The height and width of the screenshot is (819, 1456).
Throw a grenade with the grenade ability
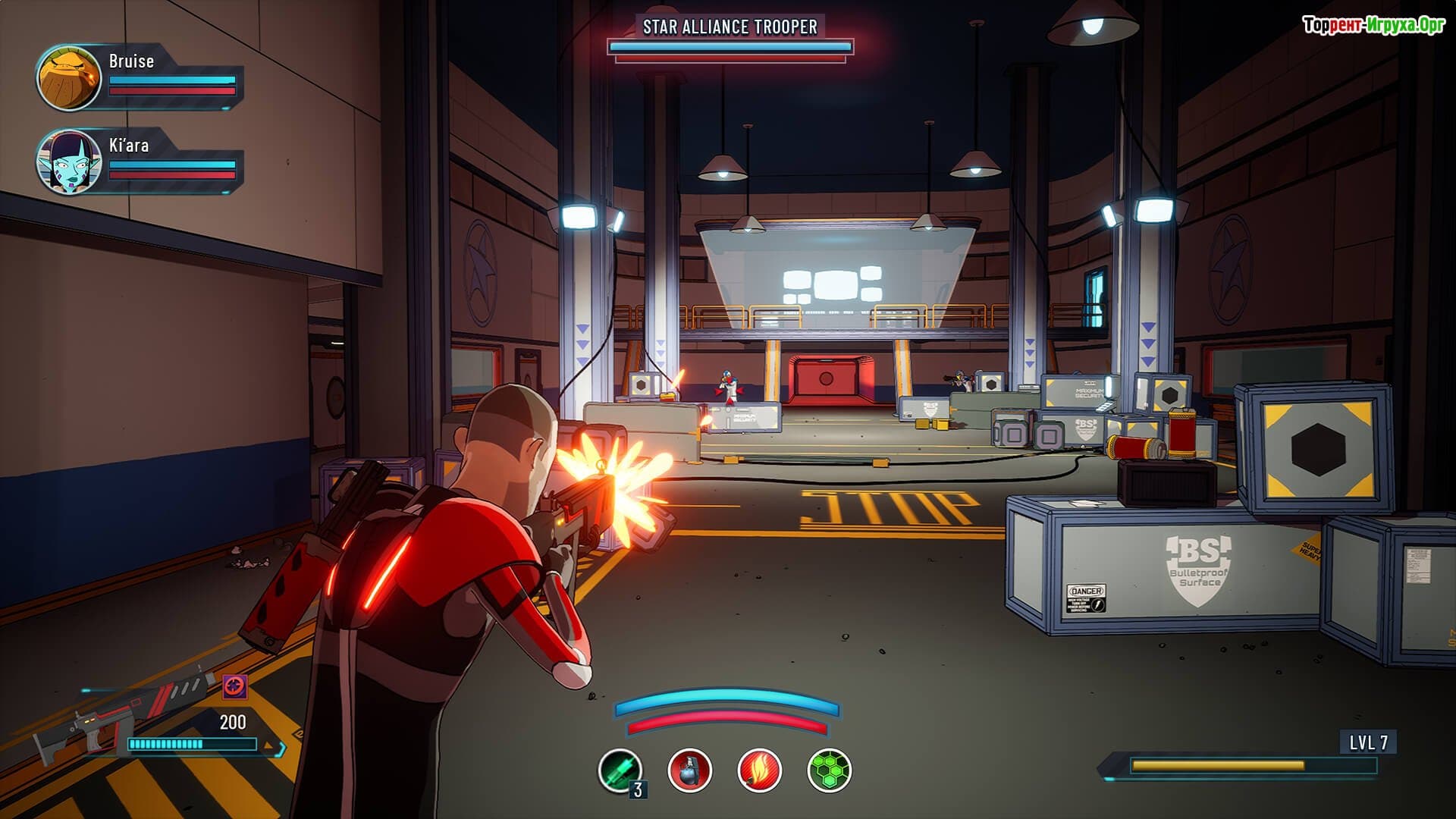[689, 770]
